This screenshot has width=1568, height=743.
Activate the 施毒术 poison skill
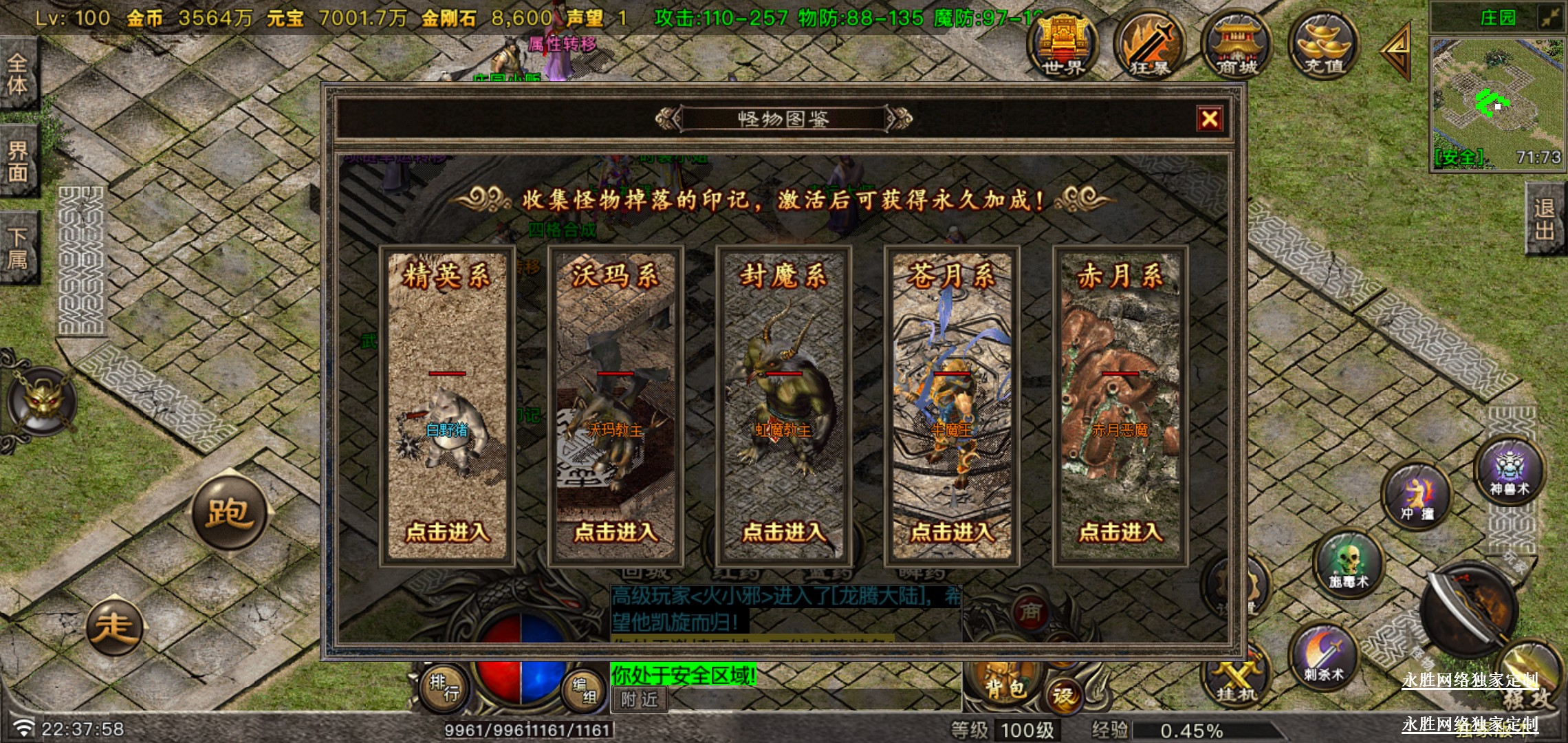pyautogui.click(x=1348, y=564)
